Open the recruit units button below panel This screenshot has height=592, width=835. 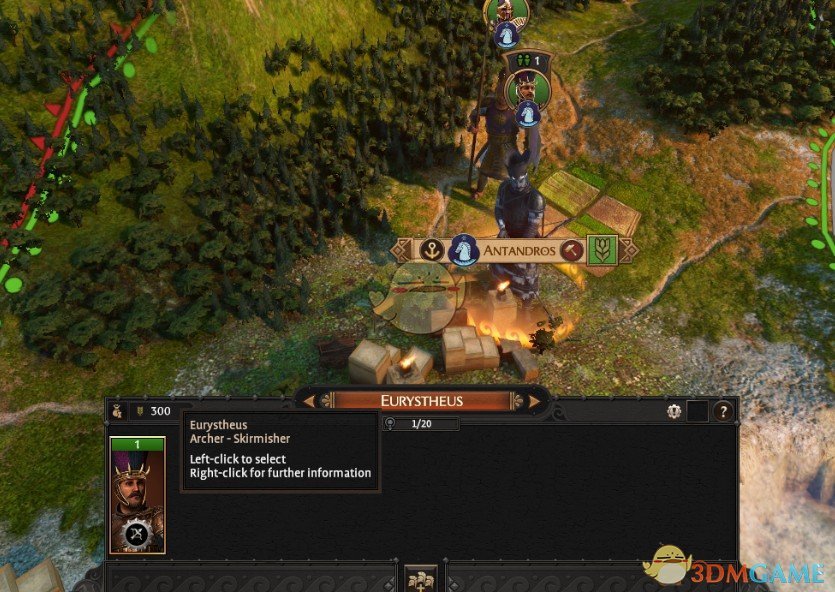coord(422,578)
